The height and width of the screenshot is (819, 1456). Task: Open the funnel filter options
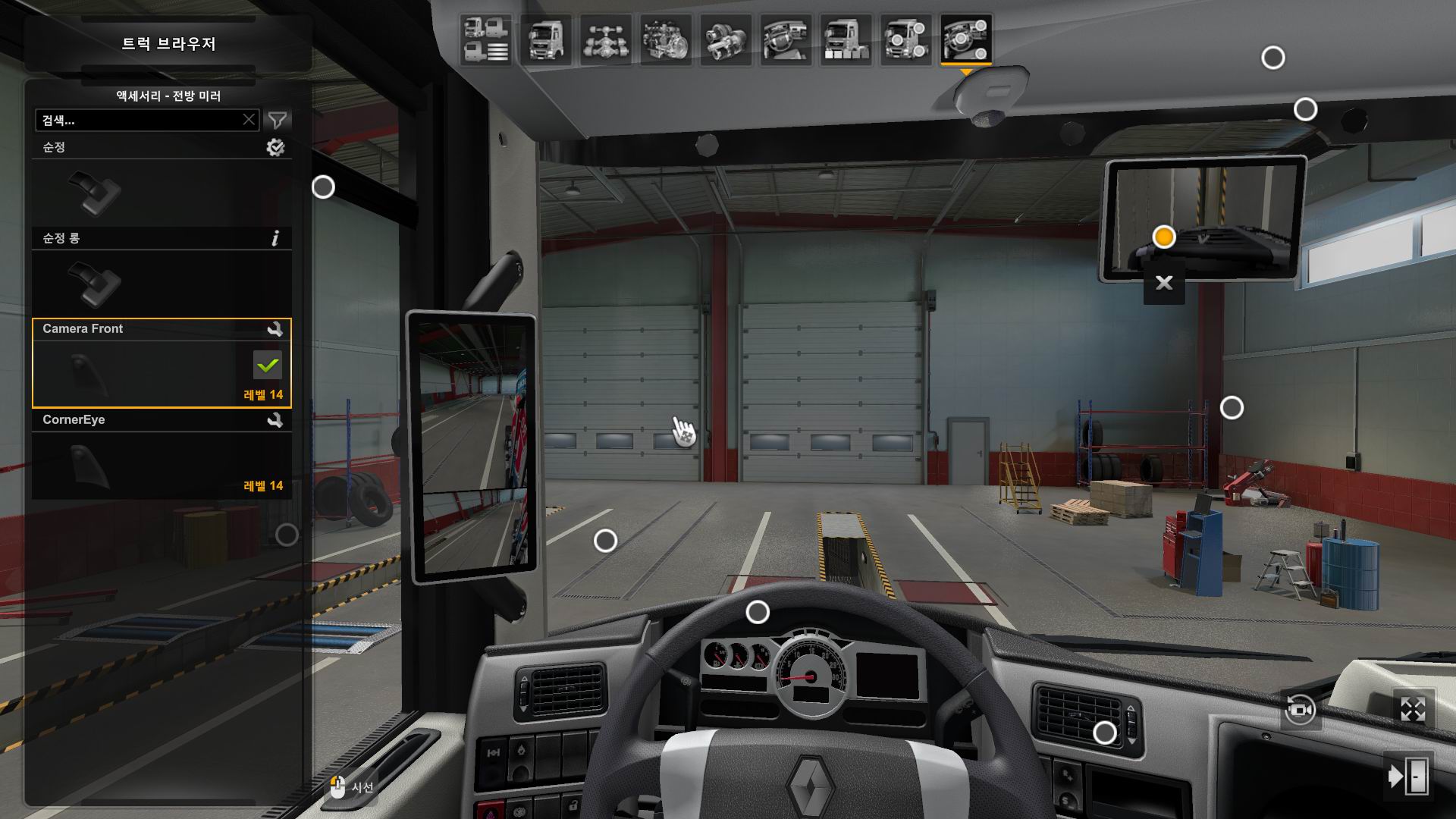pyautogui.click(x=278, y=120)
